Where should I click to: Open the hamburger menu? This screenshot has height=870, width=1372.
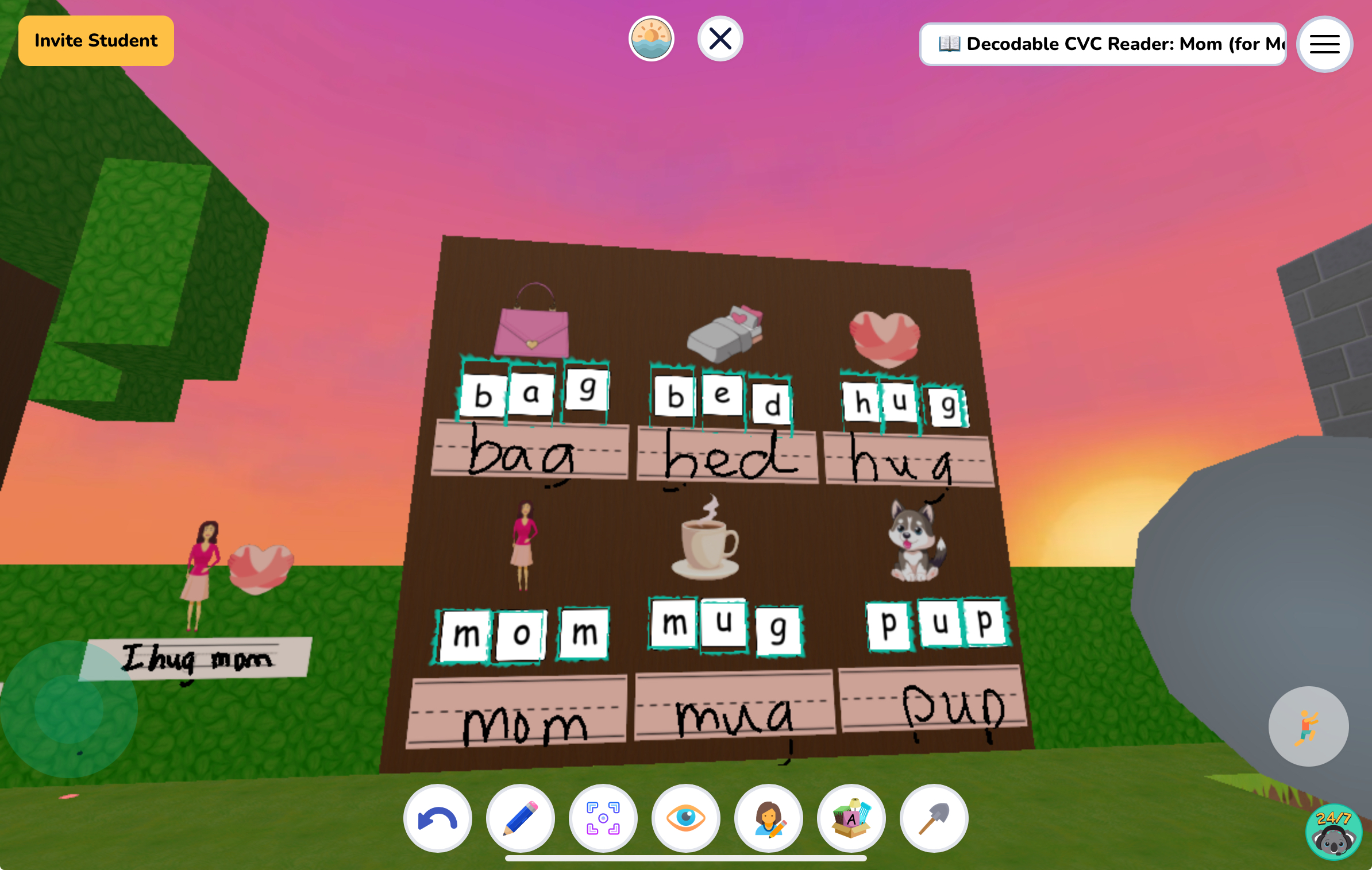[1323, 44]
